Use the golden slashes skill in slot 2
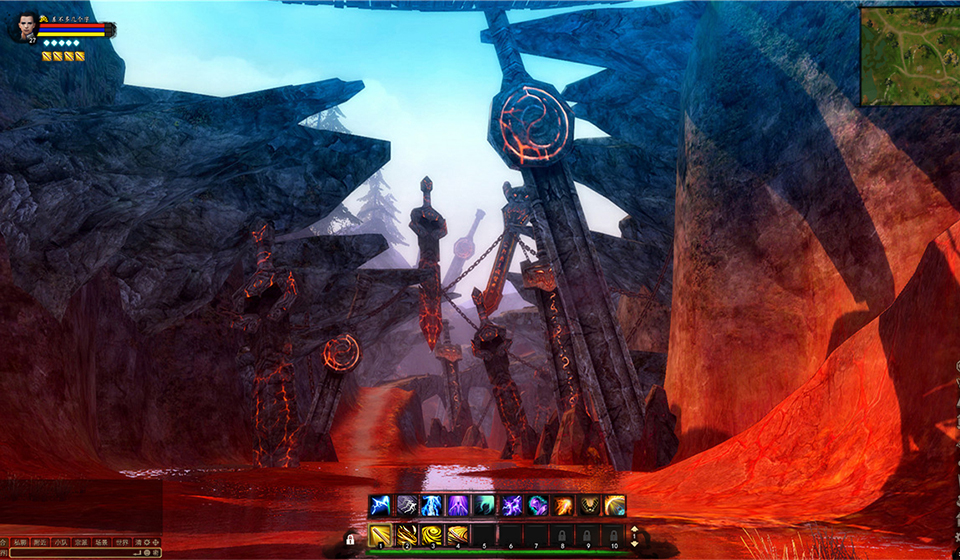 (x=406, y=535)
